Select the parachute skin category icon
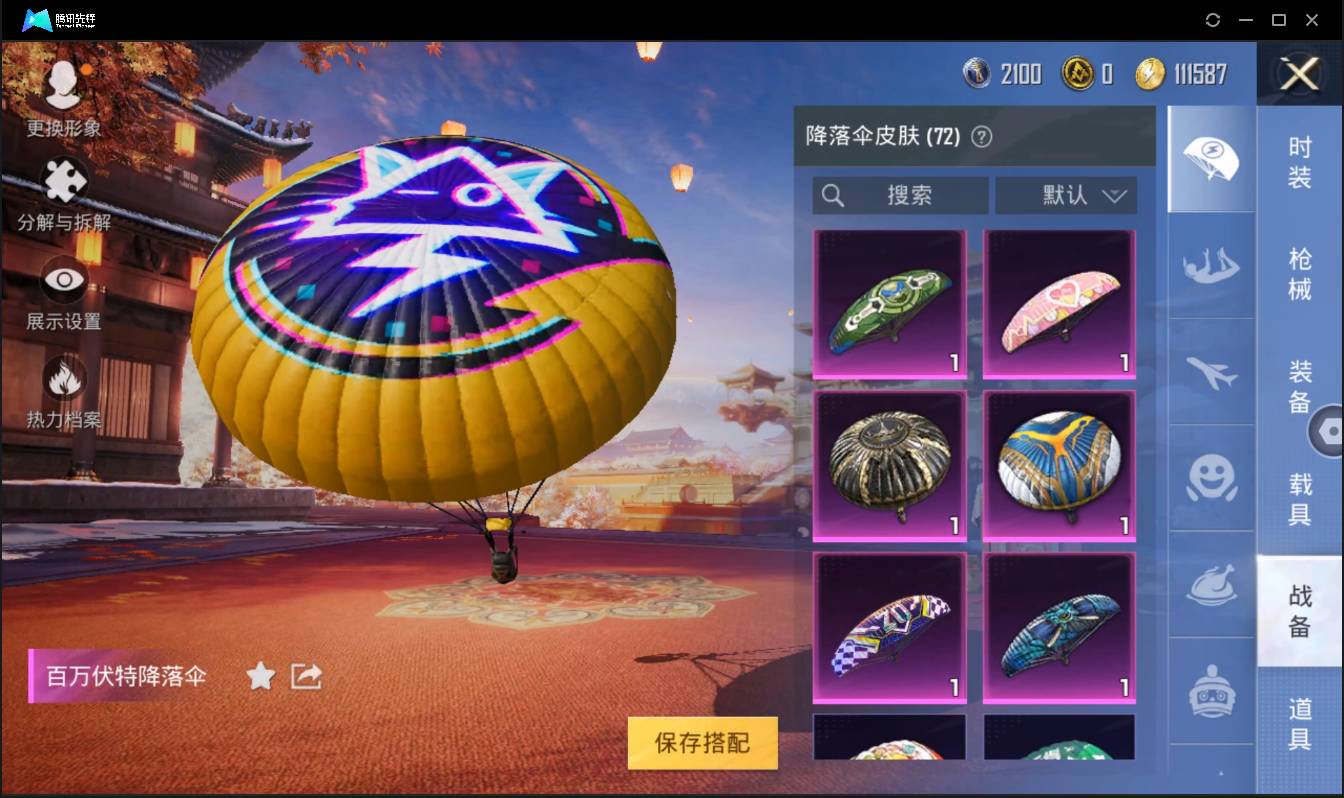The width and height of the screenshot is (1344, 798). [1211, 158]
